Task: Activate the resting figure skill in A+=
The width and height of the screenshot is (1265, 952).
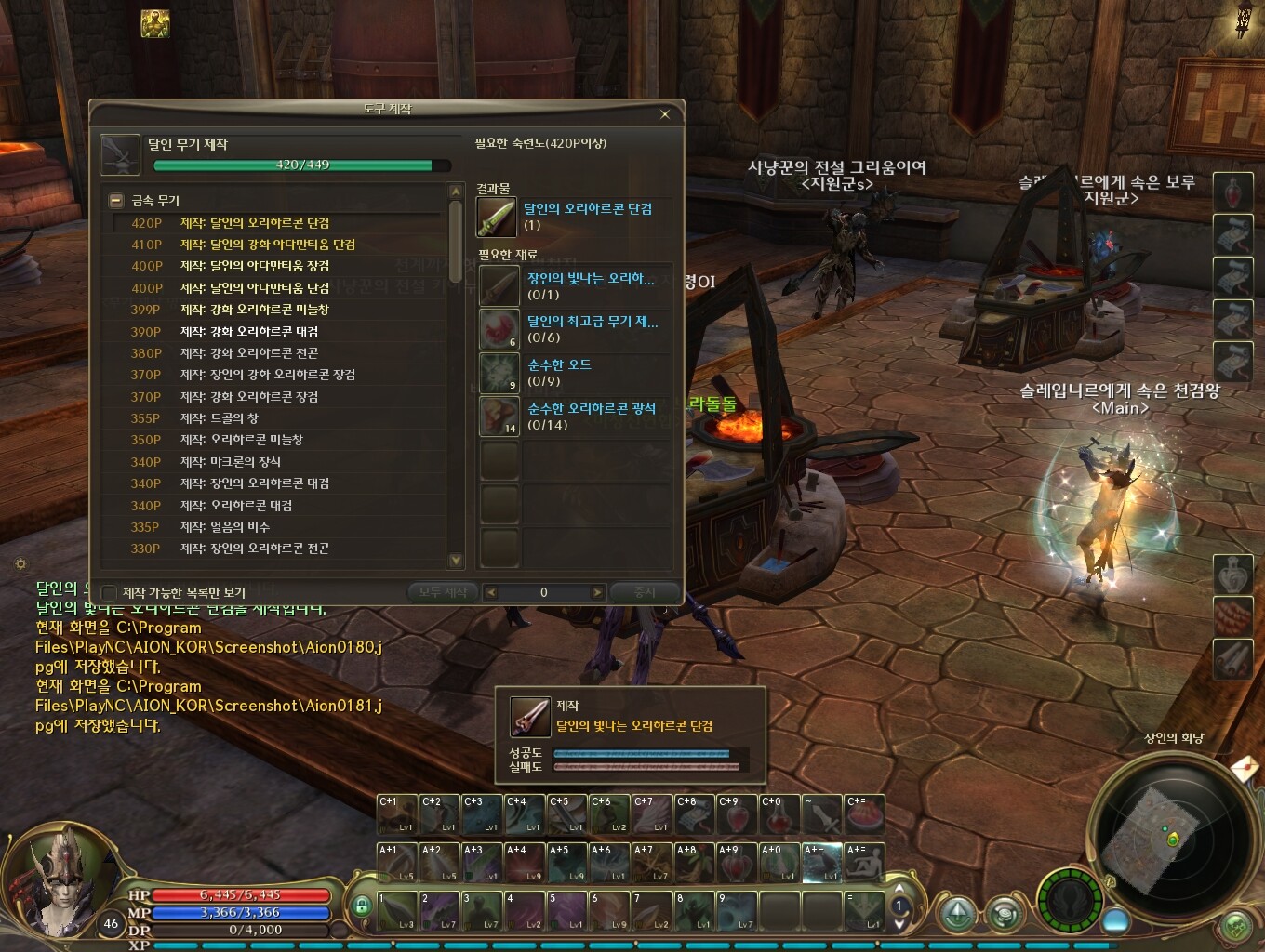Action: pyautogui.click(x=864, y=863)
